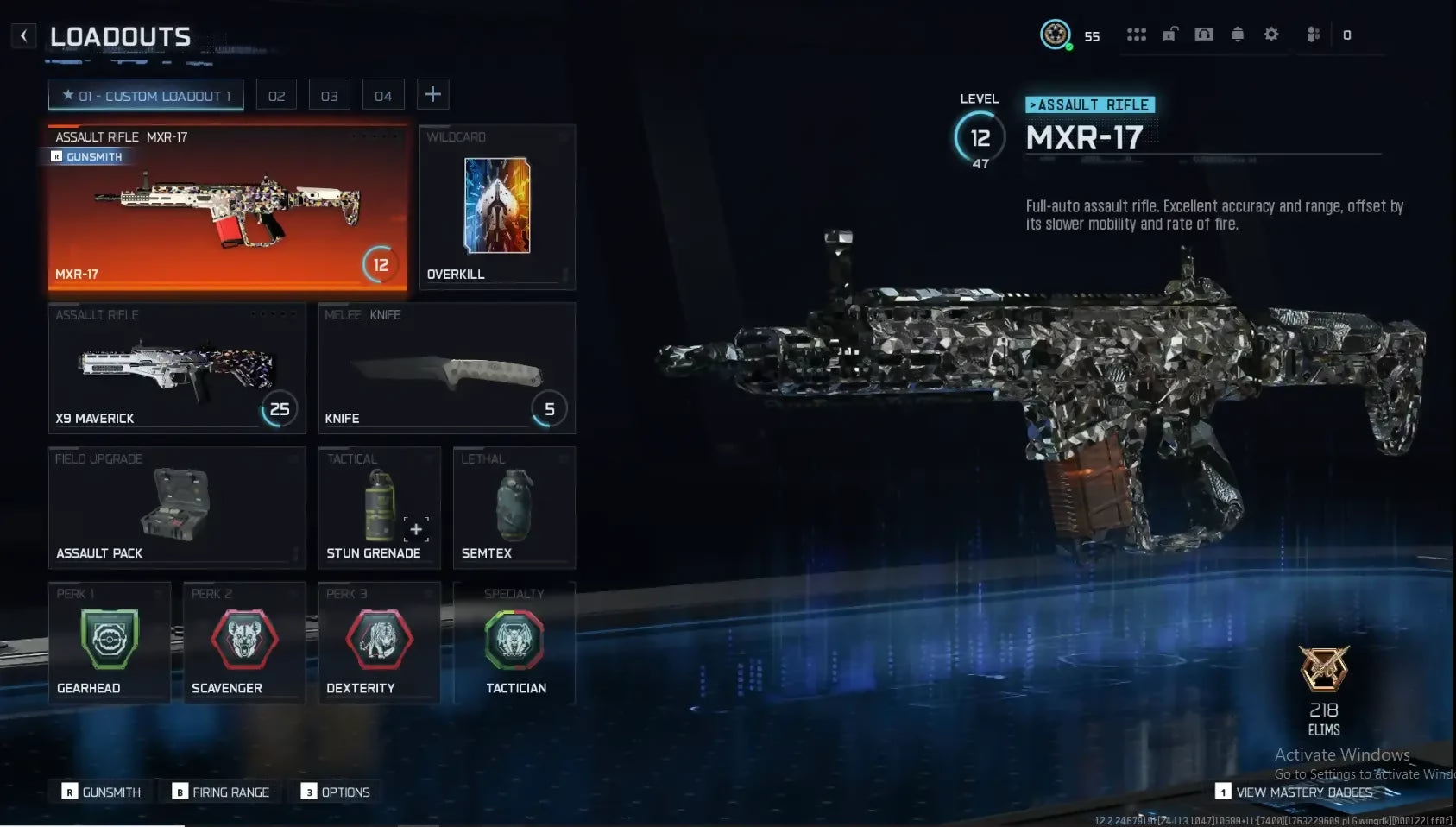Open the Assault Pack field upgrade slot
This screenshot has height=827, width=1456.
click(177, 508)
